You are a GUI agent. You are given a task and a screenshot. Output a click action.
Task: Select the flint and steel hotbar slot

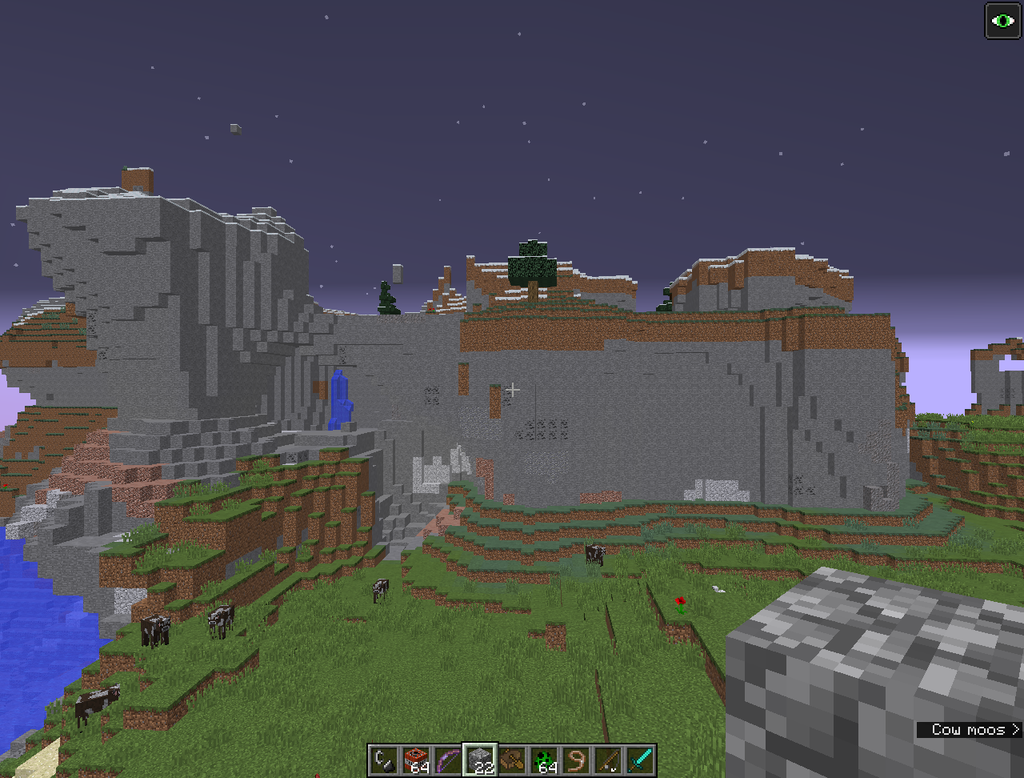[x=383, y=761]
